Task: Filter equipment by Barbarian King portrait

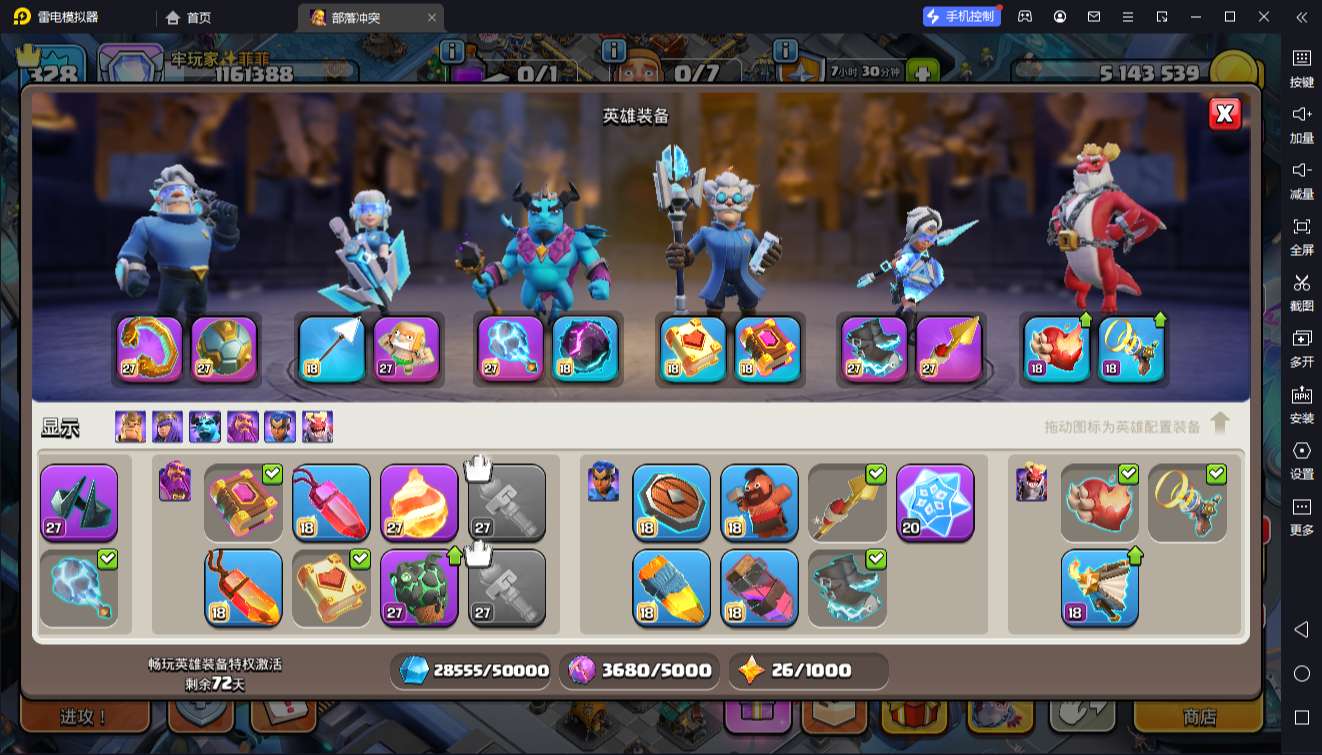Action: tap(130, 427)
